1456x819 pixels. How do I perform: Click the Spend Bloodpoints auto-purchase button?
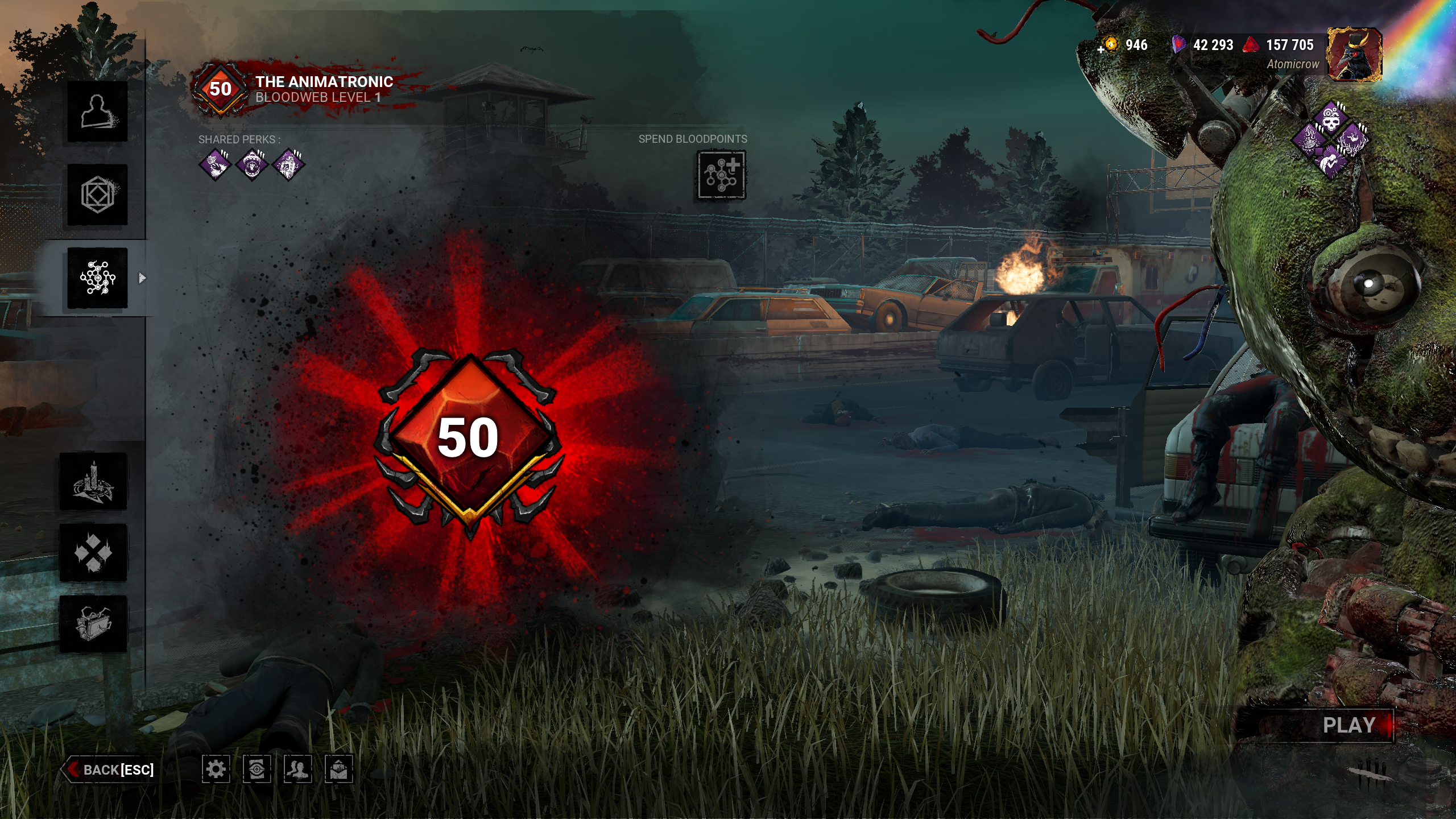click(721, 175)
